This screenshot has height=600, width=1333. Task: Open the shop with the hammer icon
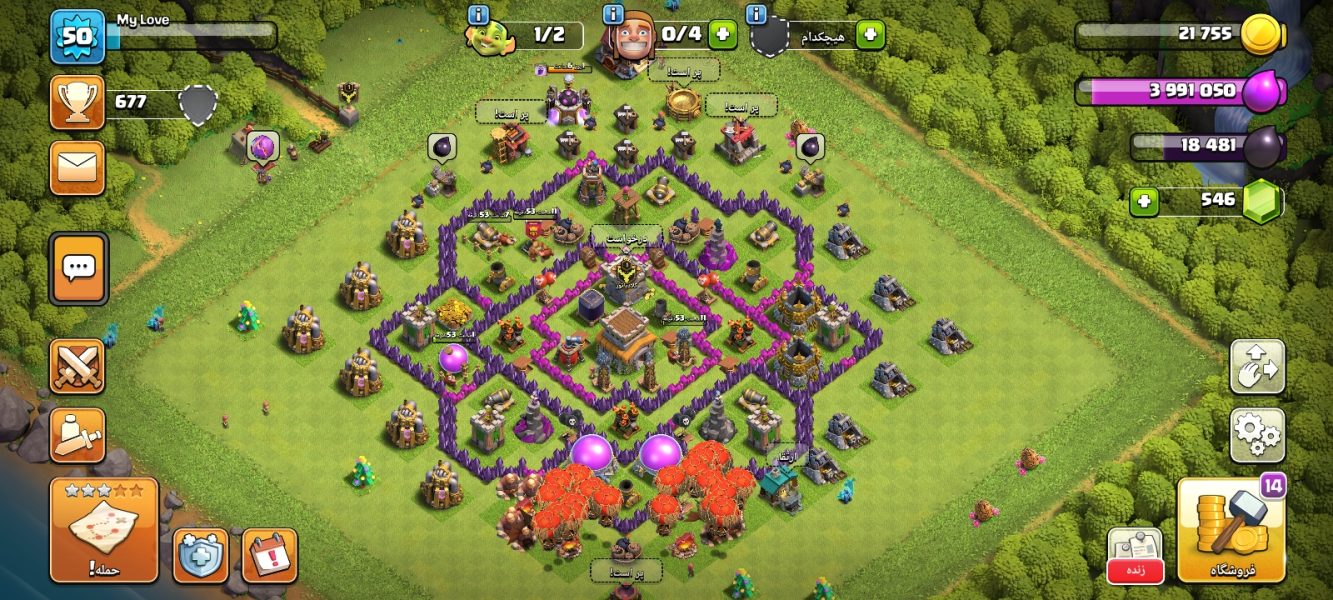pyautogui.click(x=1229, y=529)
